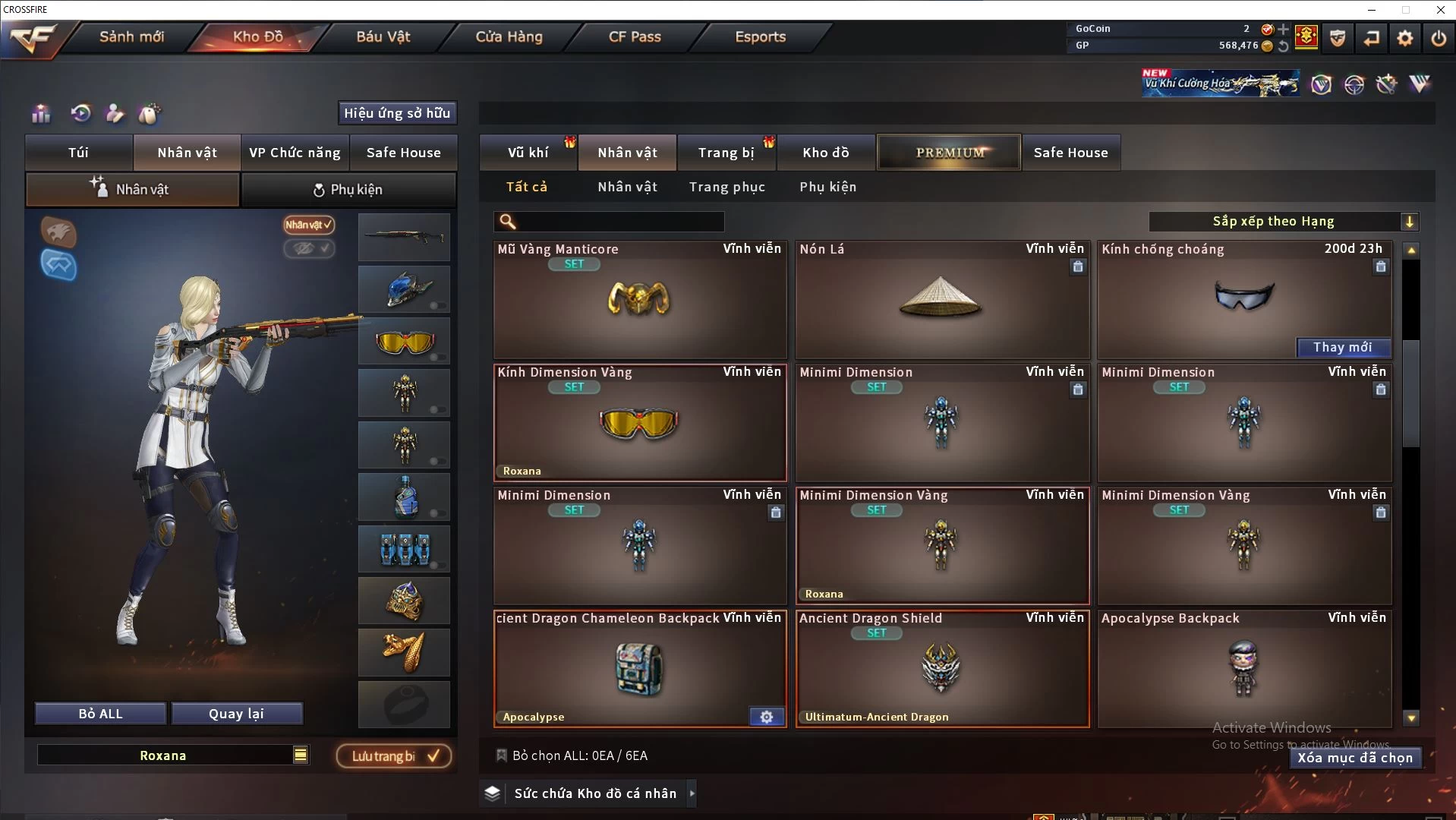Open the CF Pass menu

pyautogui.click(x=635, y=36)
